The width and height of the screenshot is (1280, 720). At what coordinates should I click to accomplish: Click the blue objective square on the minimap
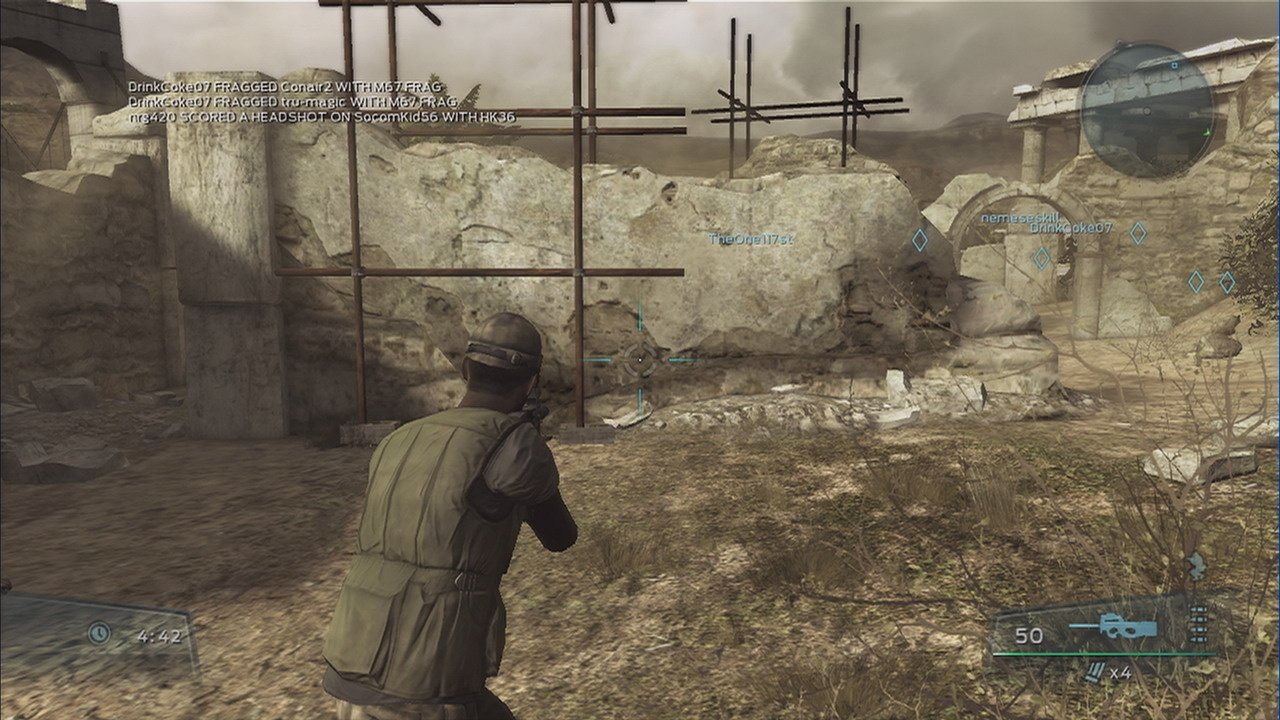[1174, 66]
